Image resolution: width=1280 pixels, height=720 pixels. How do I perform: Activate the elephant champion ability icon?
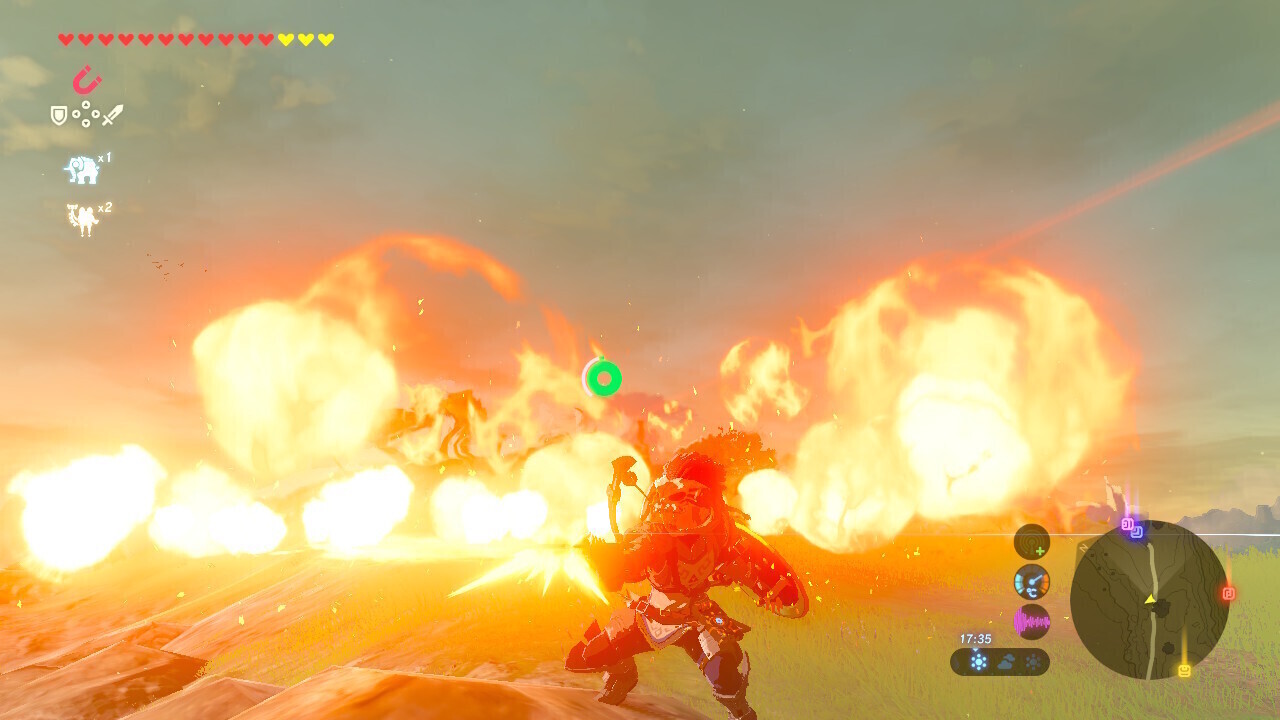[x=83, y=170]
